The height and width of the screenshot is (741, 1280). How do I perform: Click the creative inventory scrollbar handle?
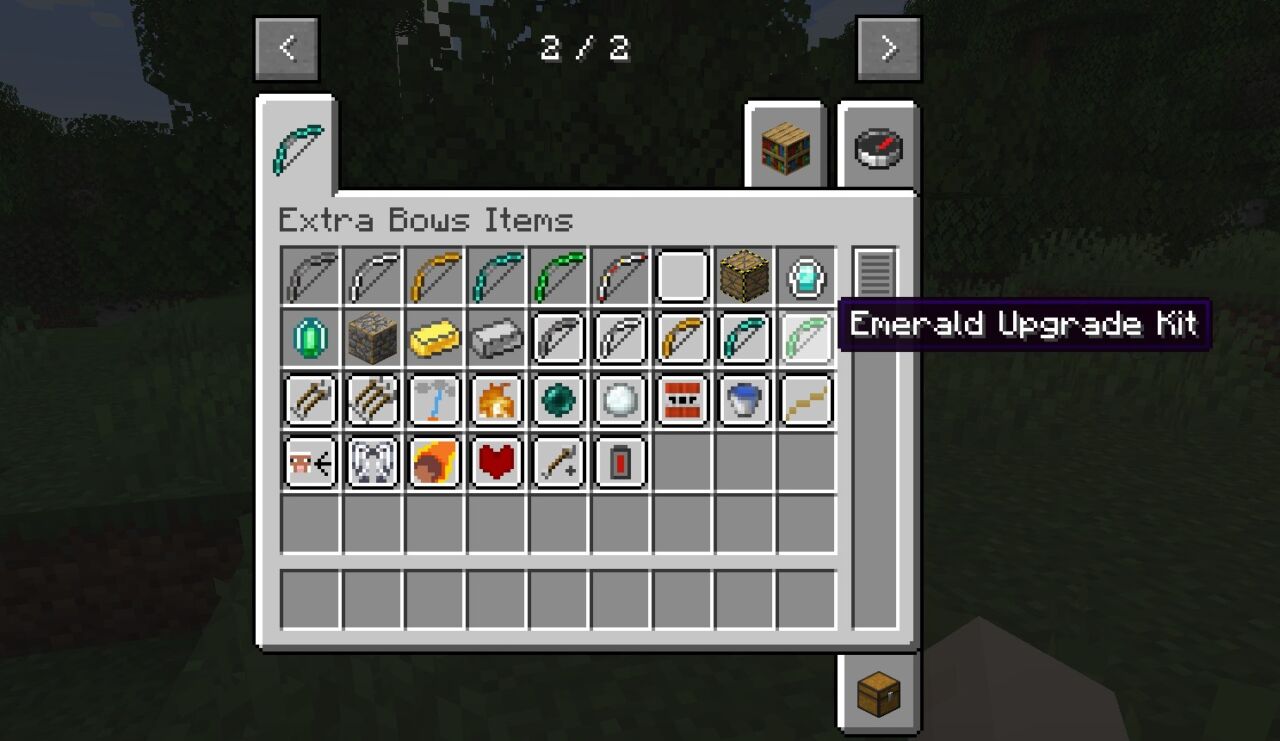pyautogui.click(x=875, y=272)
